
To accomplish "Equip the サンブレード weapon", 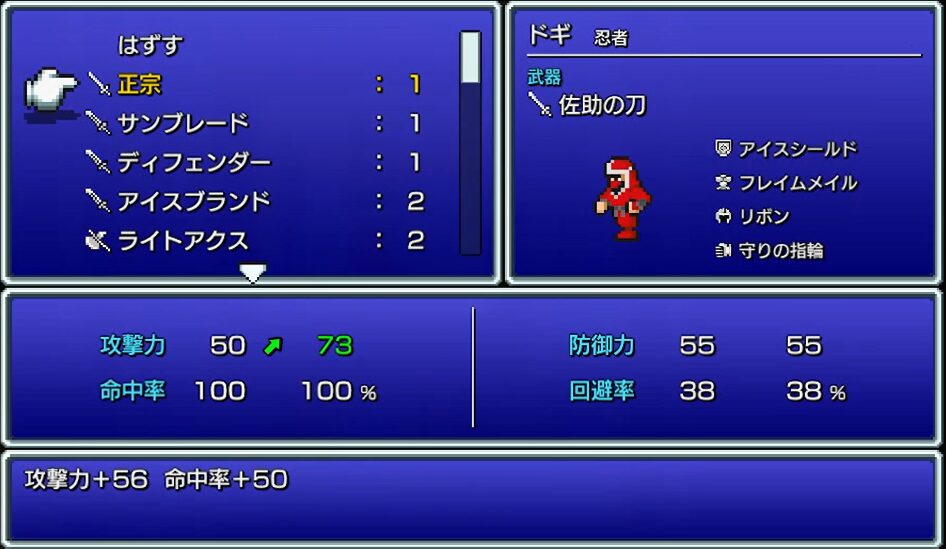I will (x=182, y=123).
